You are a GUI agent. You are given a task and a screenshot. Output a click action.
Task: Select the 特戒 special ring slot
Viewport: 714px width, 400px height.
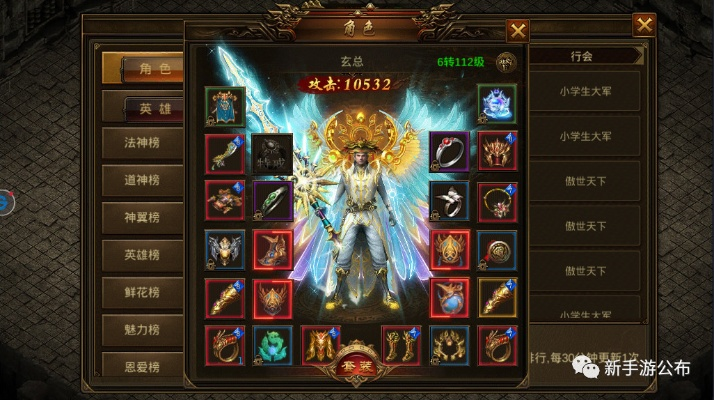272,153
